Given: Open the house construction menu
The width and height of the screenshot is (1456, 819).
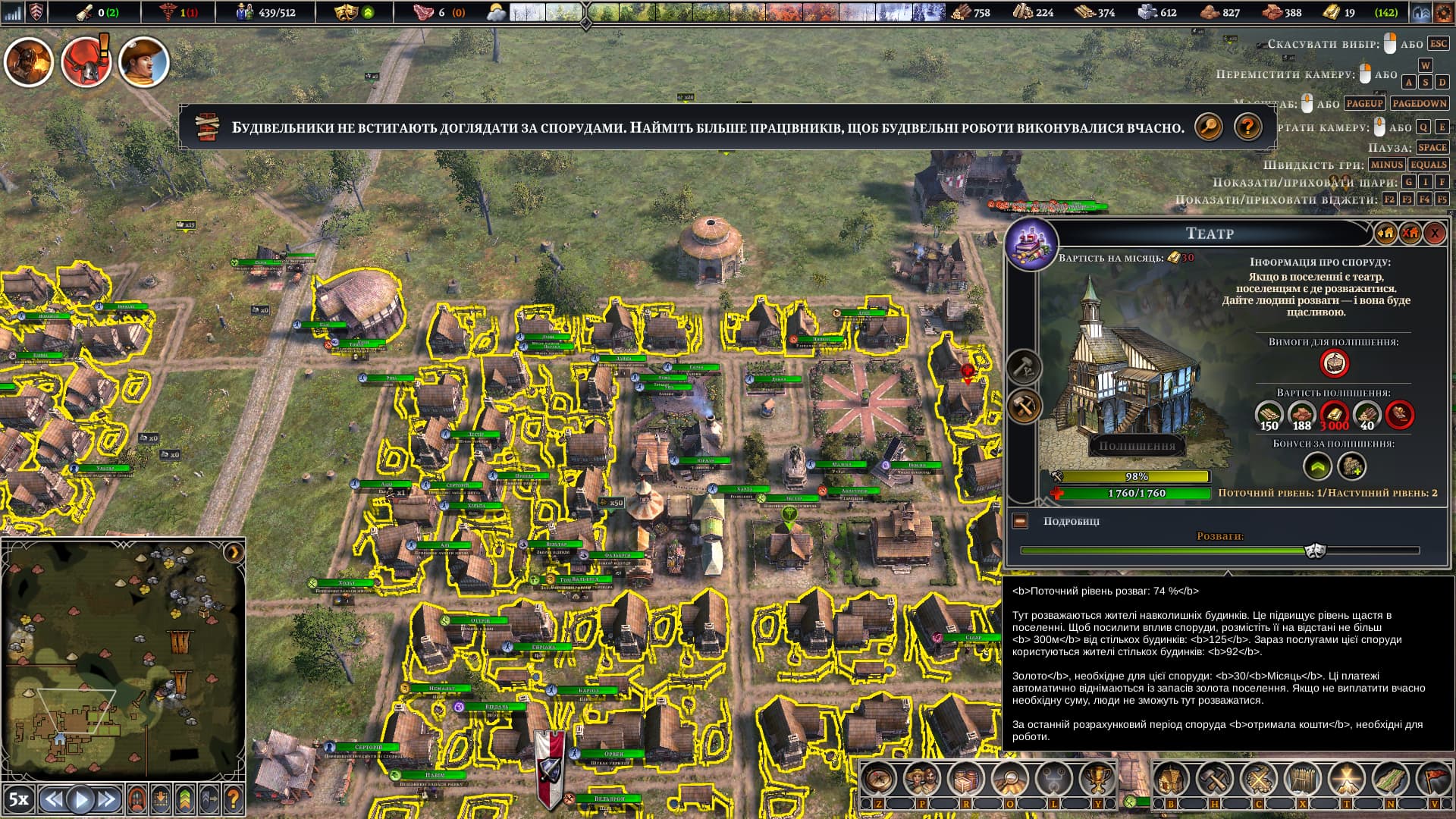Looking at the screenshot, I should point(1171,779).
